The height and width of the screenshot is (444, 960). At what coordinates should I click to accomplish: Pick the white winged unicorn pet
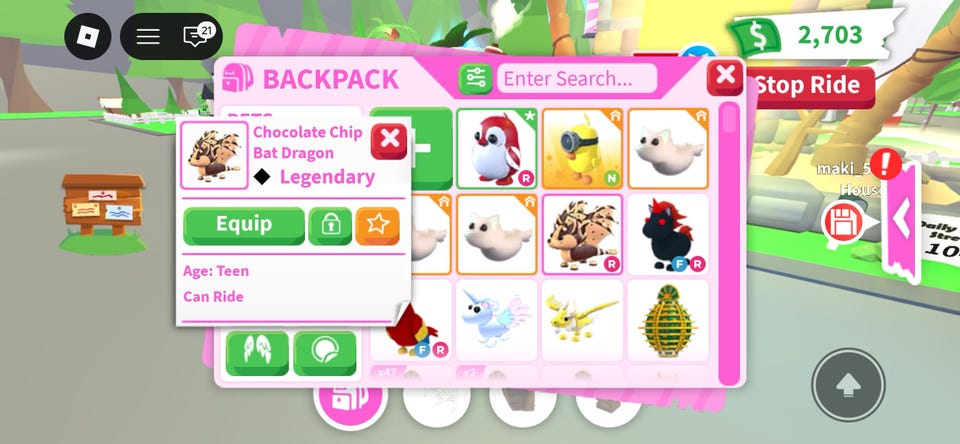497,319
